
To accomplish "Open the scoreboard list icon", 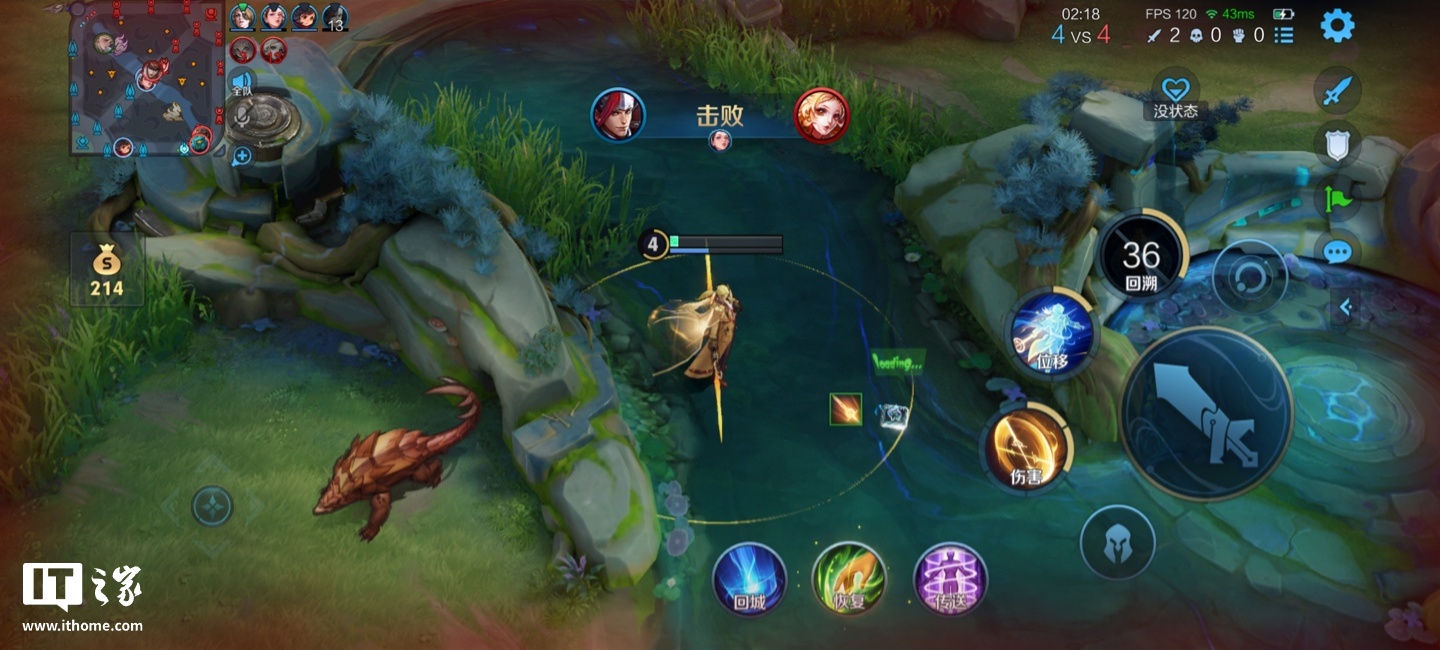I will click(x=1284, y=35).
